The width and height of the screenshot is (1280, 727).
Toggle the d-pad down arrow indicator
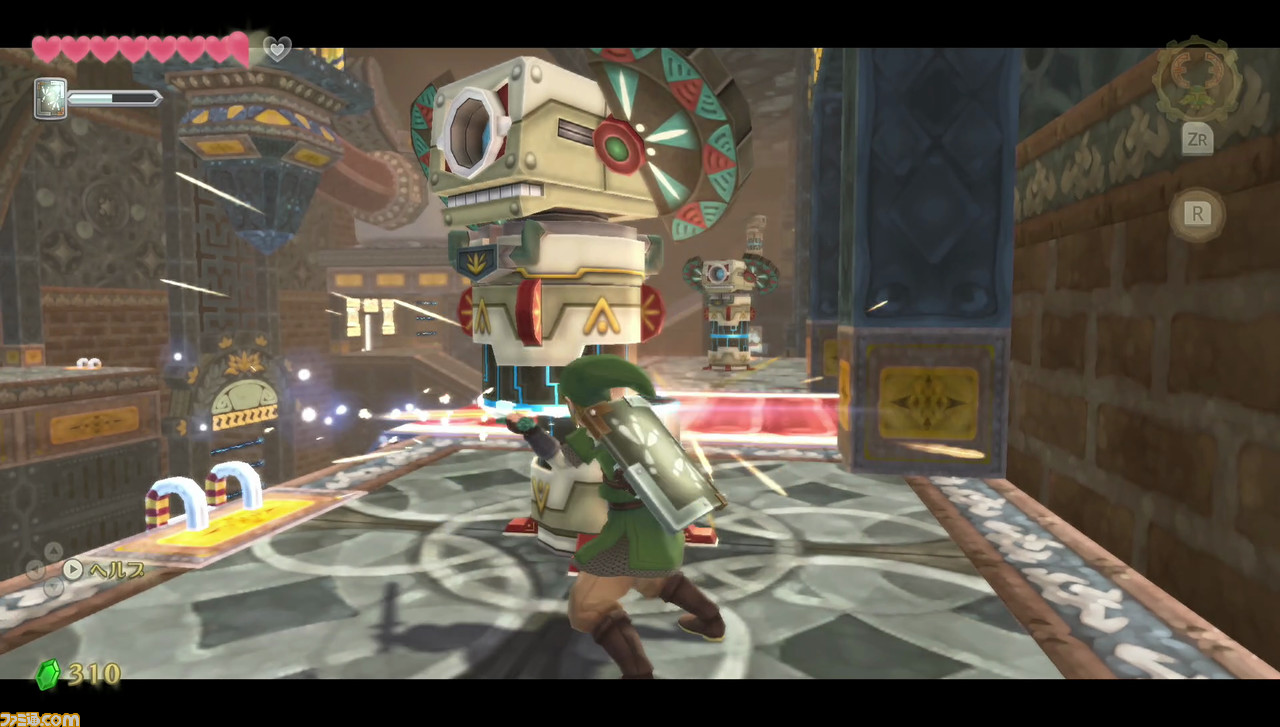click(x=53, y=588)
